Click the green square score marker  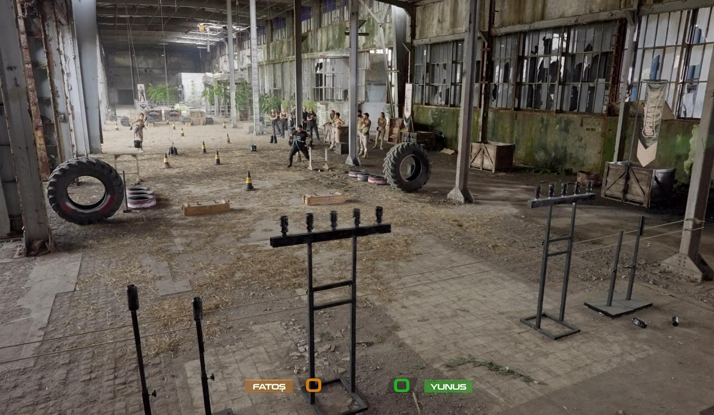pyautogui.click(x=401, y=385)
